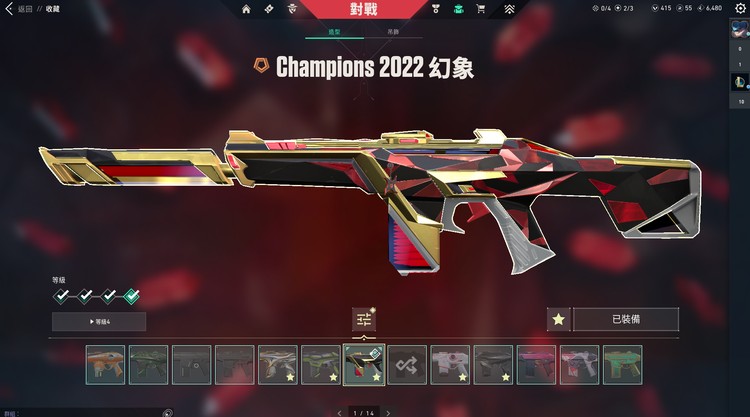
Task: Select the Champions 2022 Phantom thumbnail
Action: [x=364, y=365]
